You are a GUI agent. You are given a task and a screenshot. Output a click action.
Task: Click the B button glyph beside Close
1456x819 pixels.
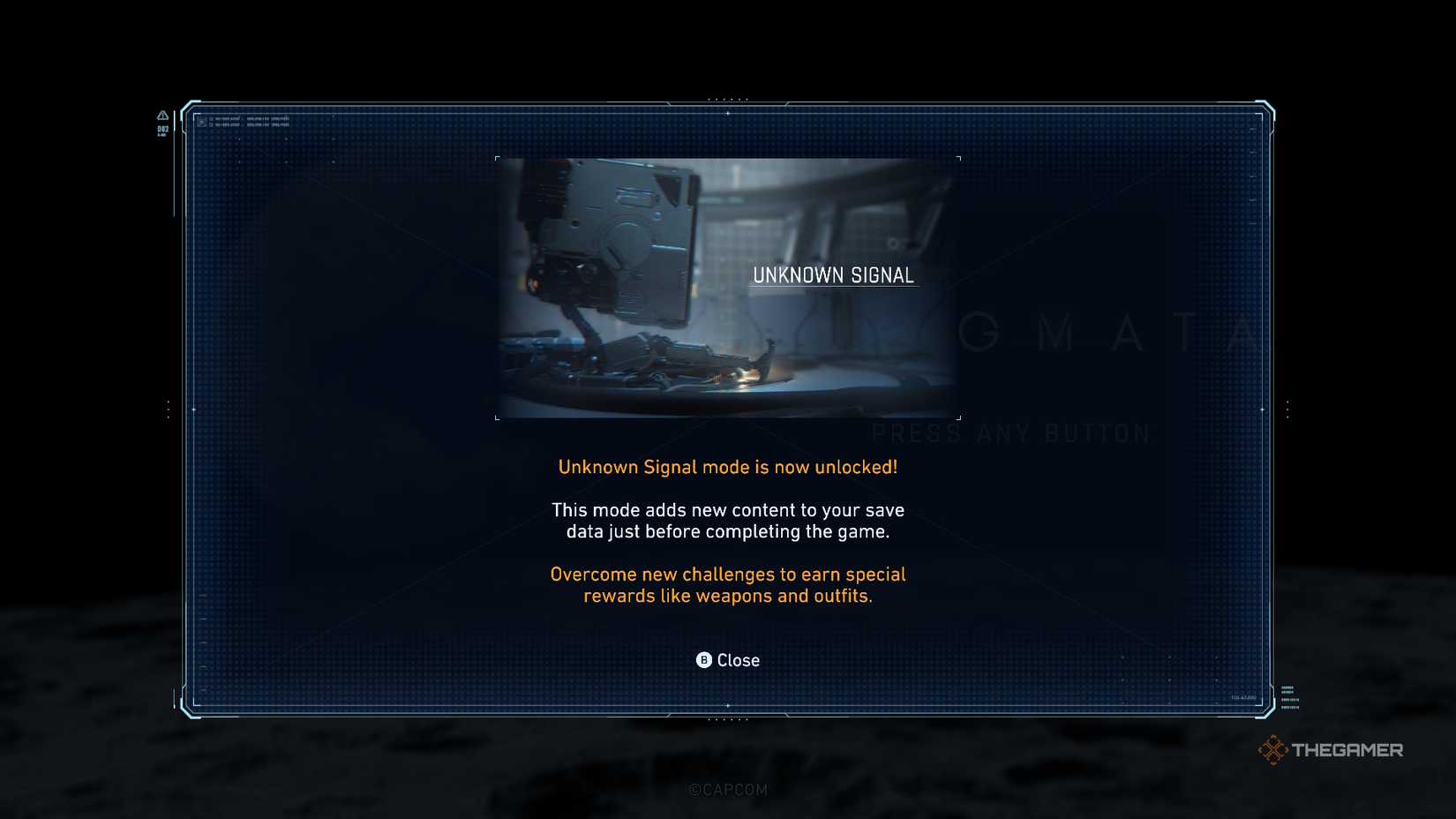click(703, 659)
